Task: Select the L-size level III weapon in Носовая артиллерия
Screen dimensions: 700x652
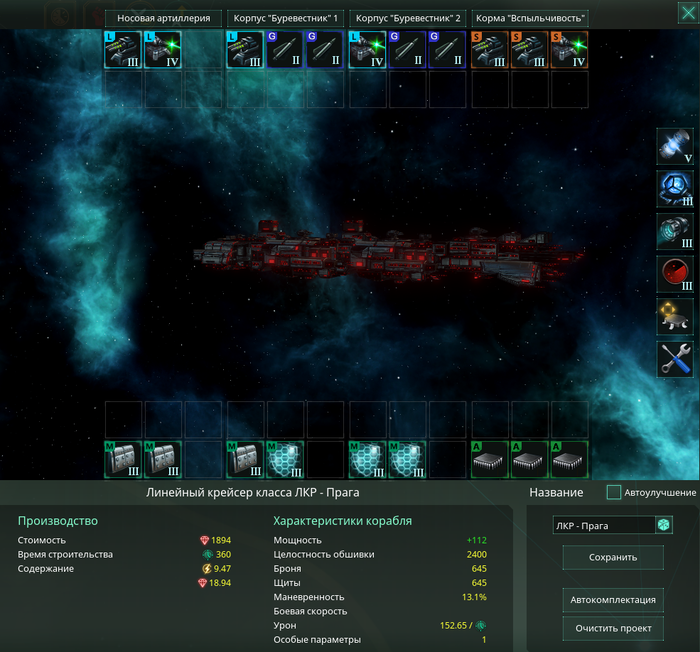Action: click(123, 50)
